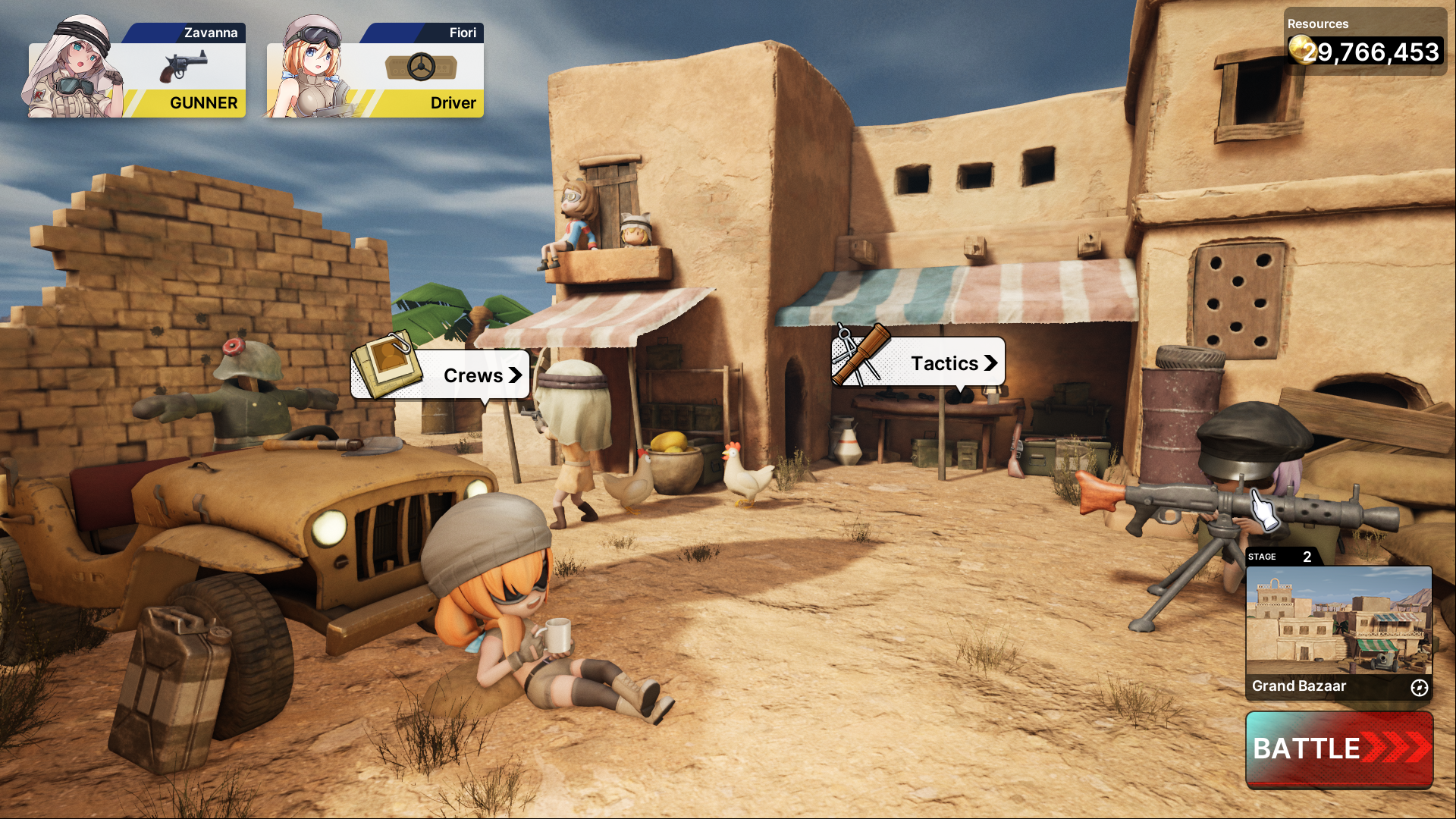Screen dimensions: 1456x819
Task: Open the Crews menu bubble
Action: [x=440, y=375]
